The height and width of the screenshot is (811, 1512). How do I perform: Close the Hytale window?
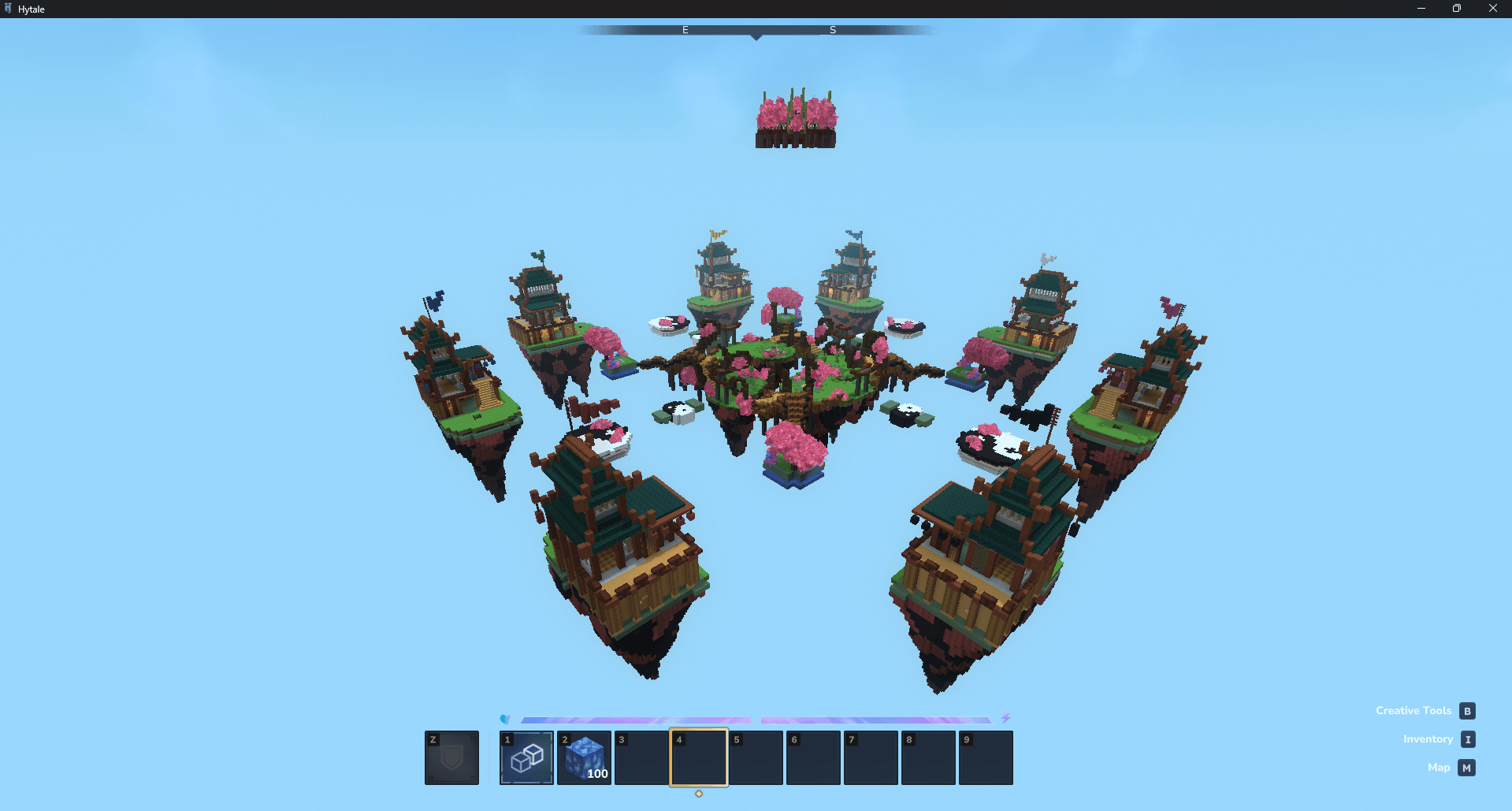tap(1492, 9)
